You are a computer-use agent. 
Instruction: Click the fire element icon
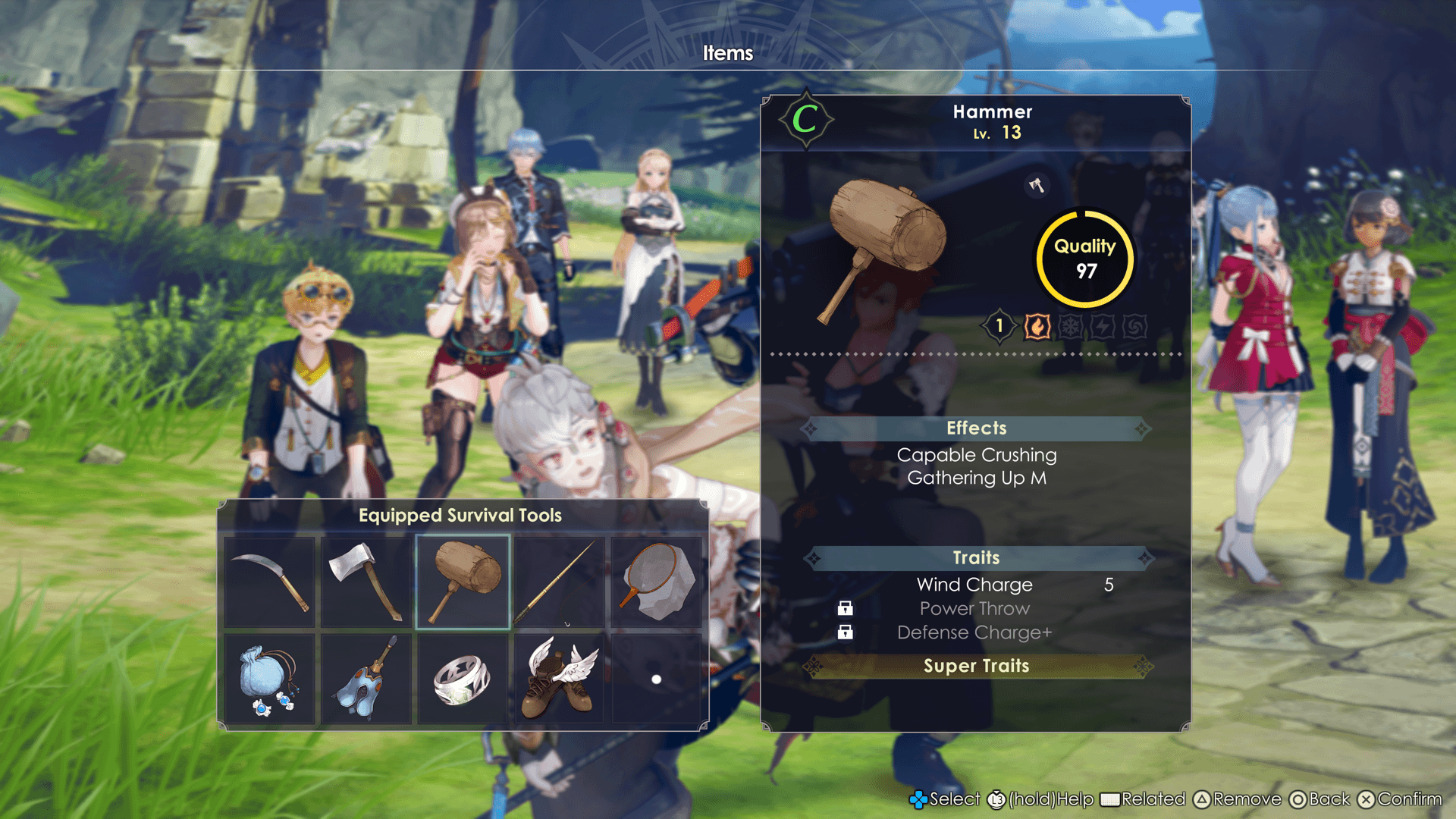tap(1037, 327)
